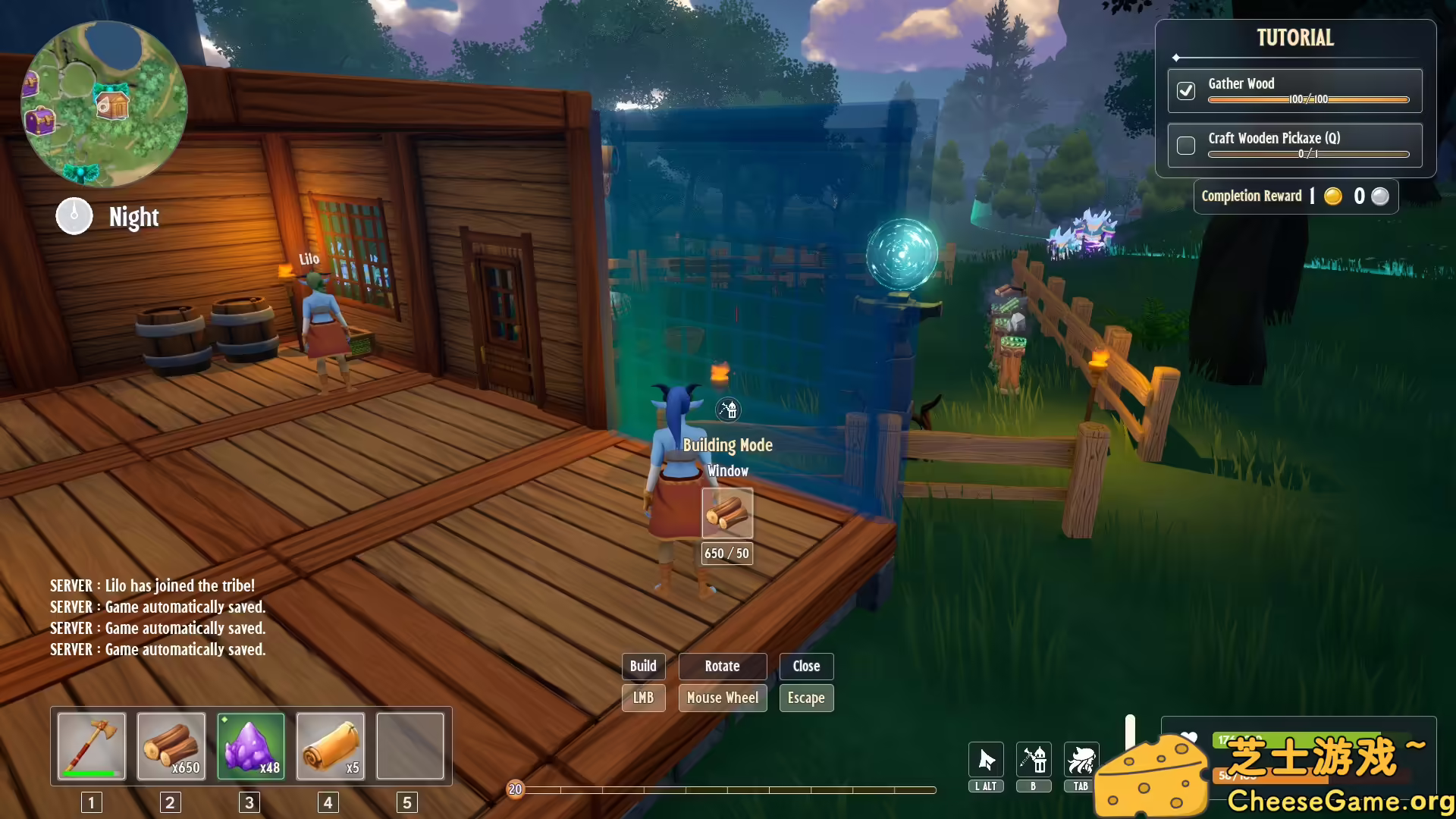Image resolution: width=1456 pixels, height=819 pixels.
Task: Click the Rotate button
Action: [x=722, y=666]
